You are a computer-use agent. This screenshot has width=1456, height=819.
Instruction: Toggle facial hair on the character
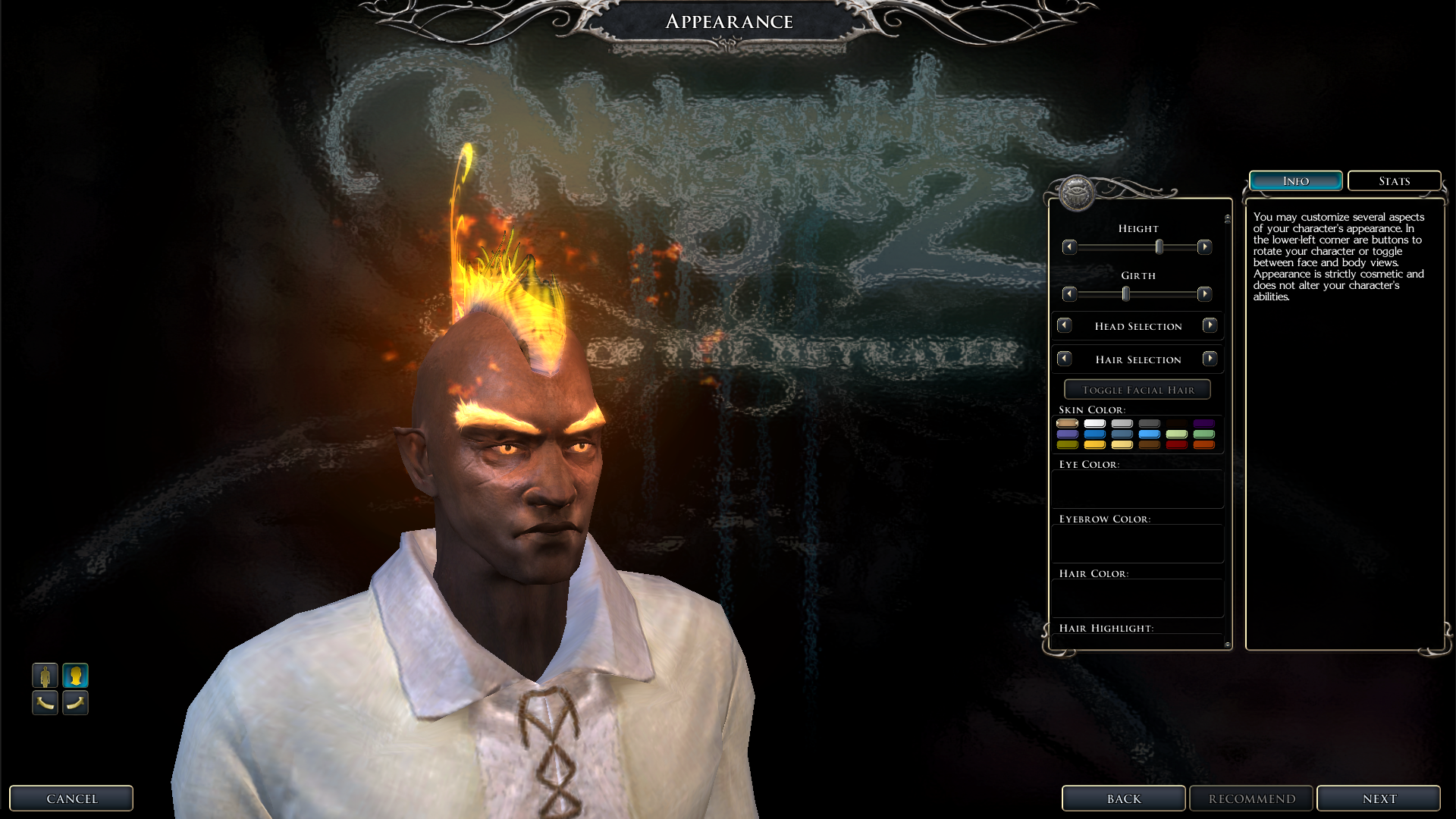1137,390
